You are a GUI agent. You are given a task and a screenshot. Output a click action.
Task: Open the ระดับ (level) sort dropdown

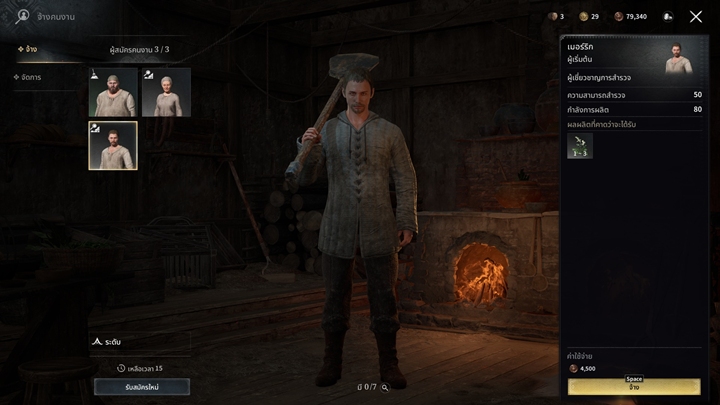click(x=139, y=342)
